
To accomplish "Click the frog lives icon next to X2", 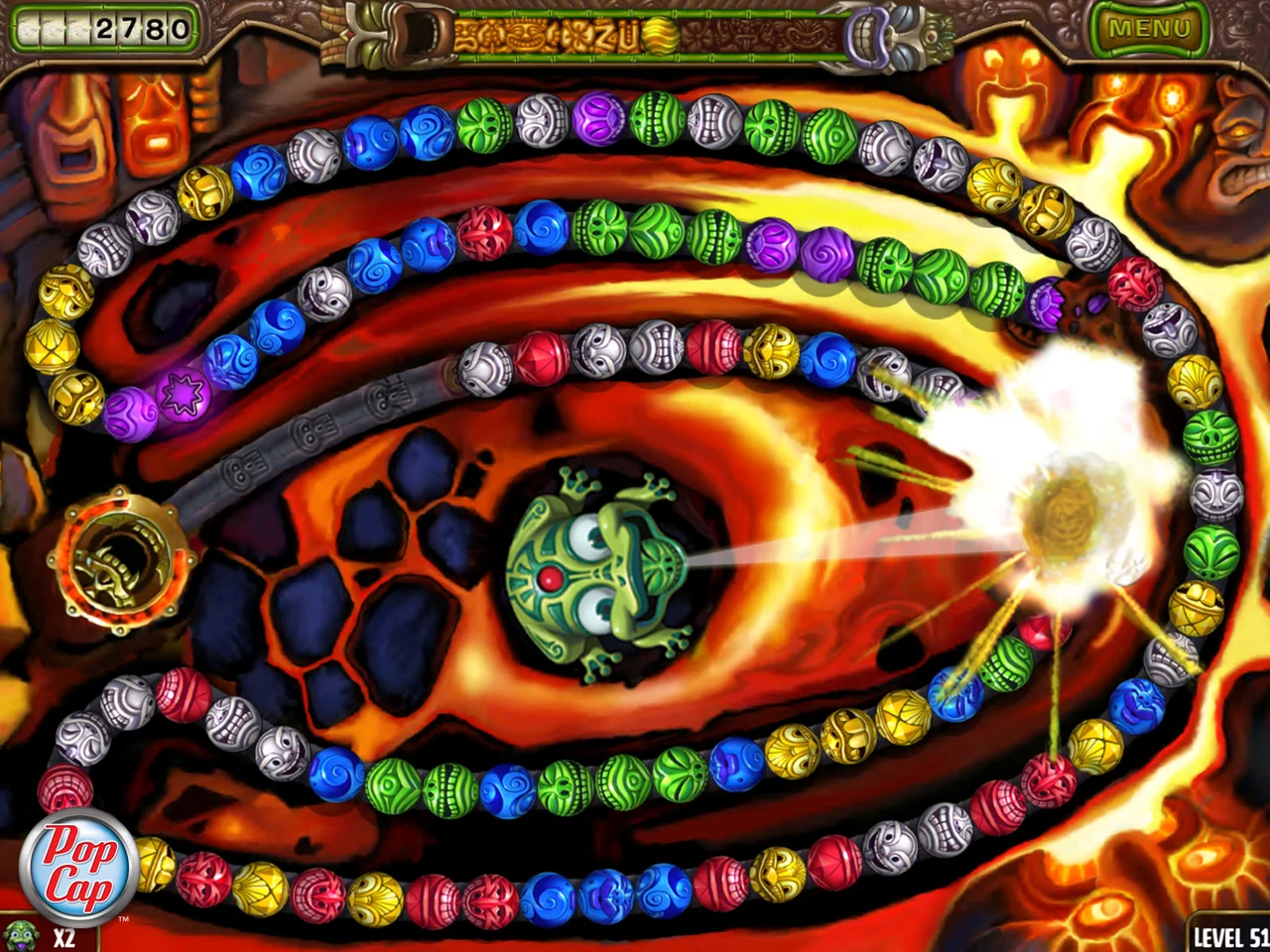I will [20, 935].
